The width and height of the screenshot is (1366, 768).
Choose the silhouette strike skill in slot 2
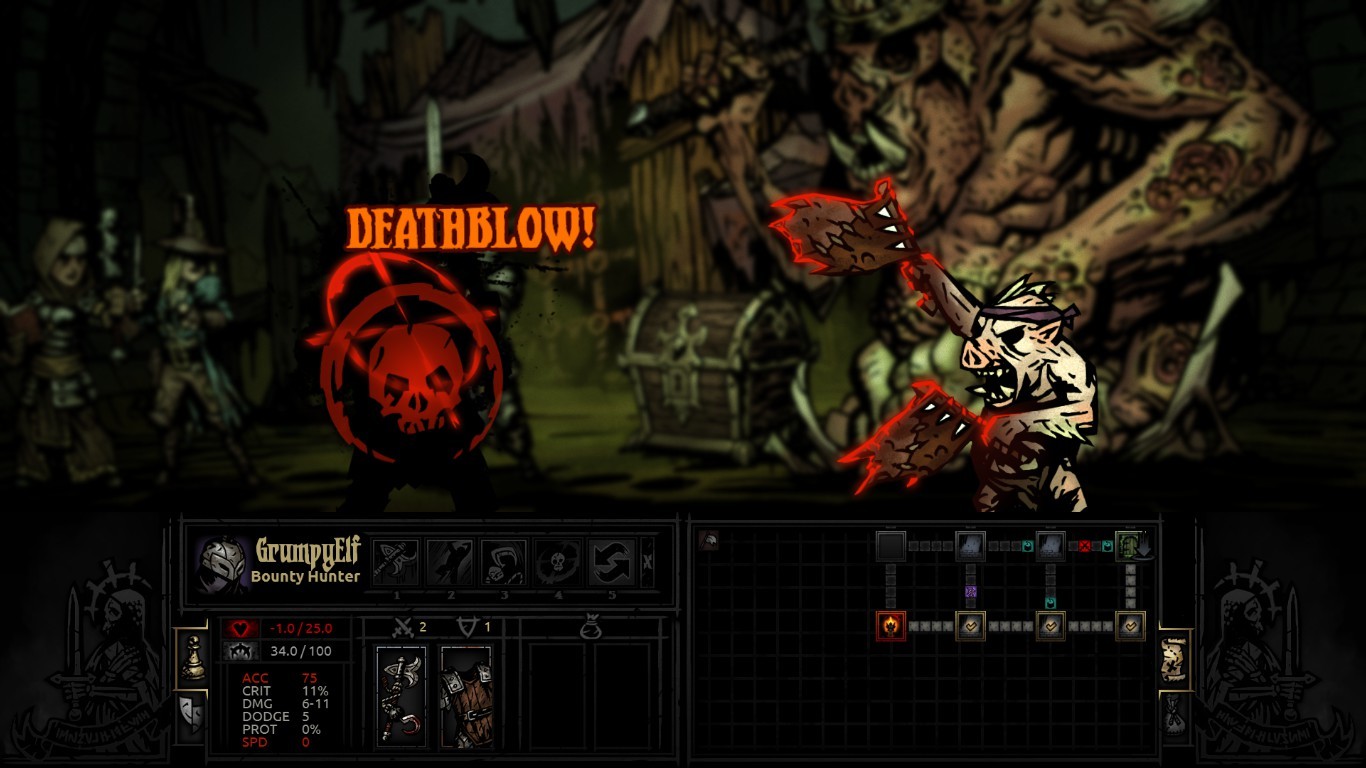(x=450, y=562)
